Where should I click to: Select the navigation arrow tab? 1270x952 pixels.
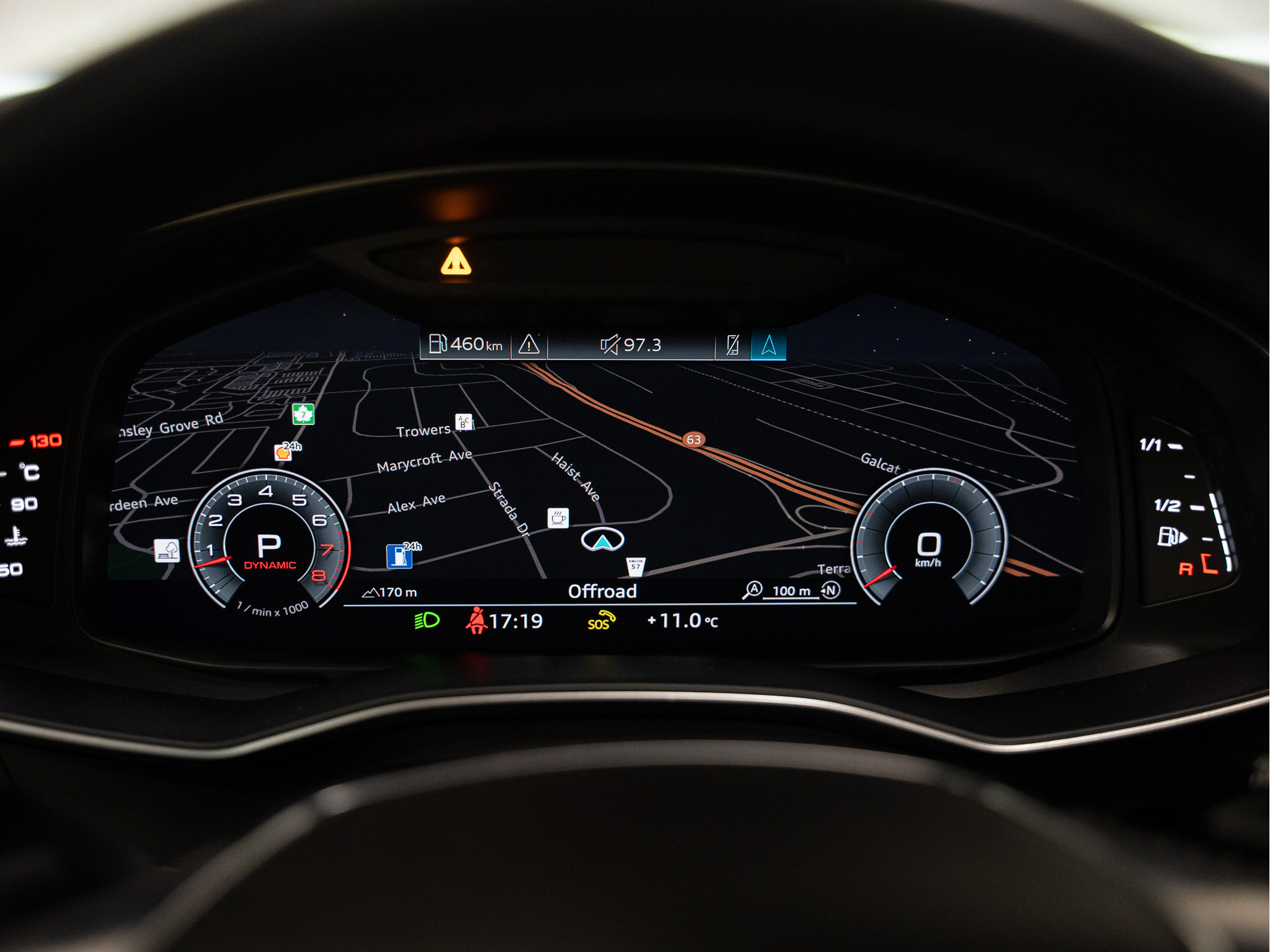[768, 345]
